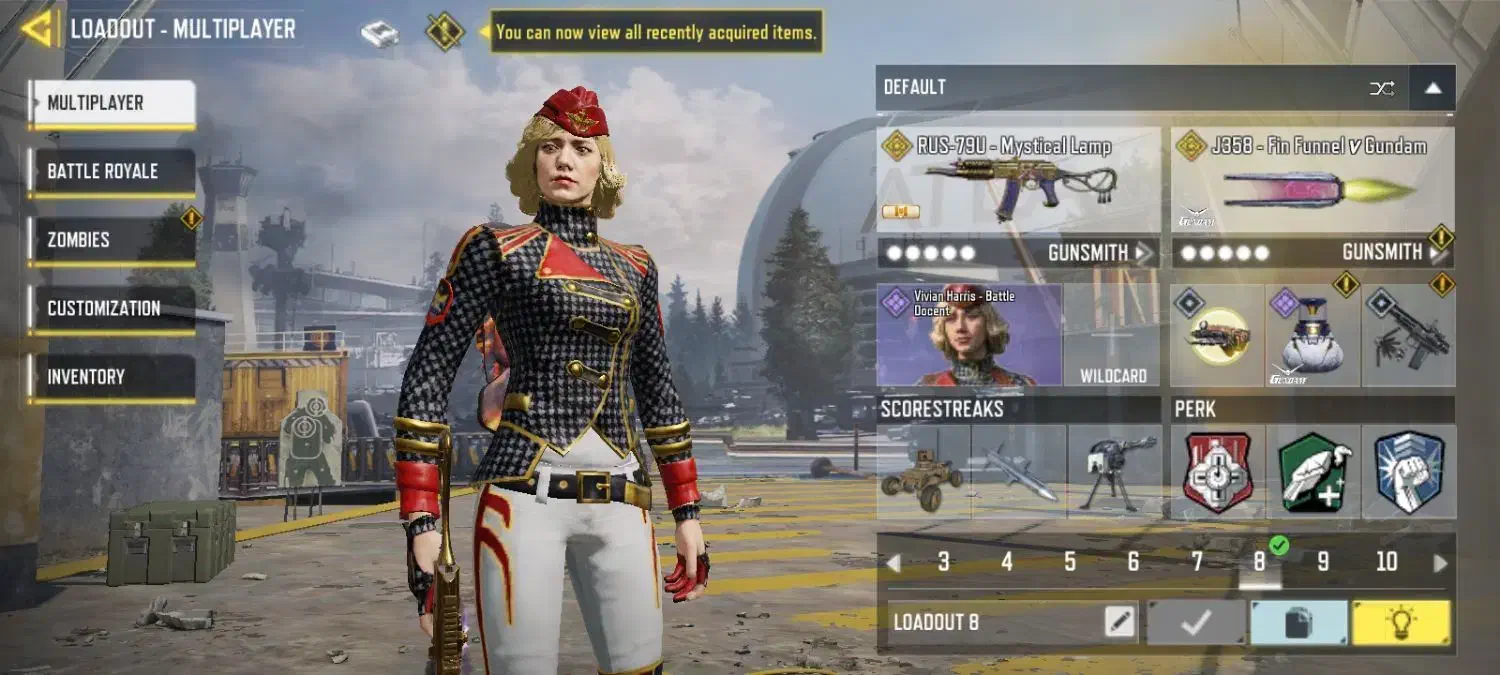
Task: Copy the loadout with the blue button
Action: tap(1298, 623)
